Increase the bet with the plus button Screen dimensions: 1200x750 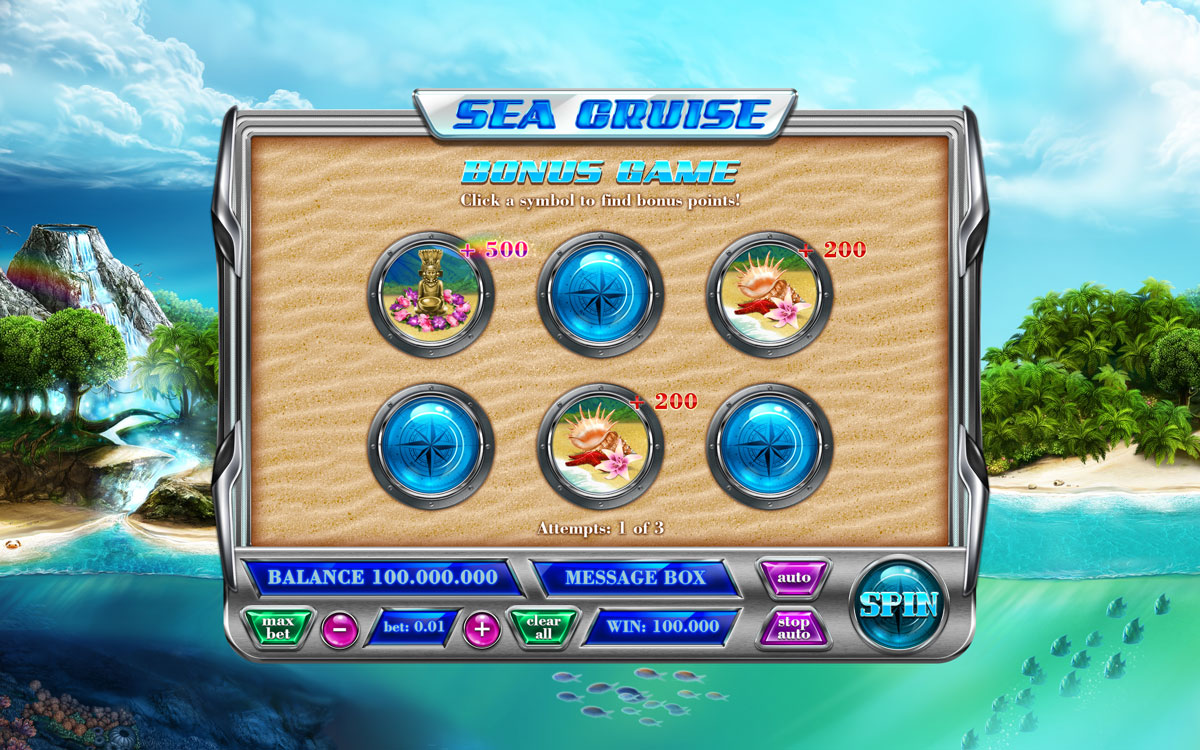tap(482, 629)
